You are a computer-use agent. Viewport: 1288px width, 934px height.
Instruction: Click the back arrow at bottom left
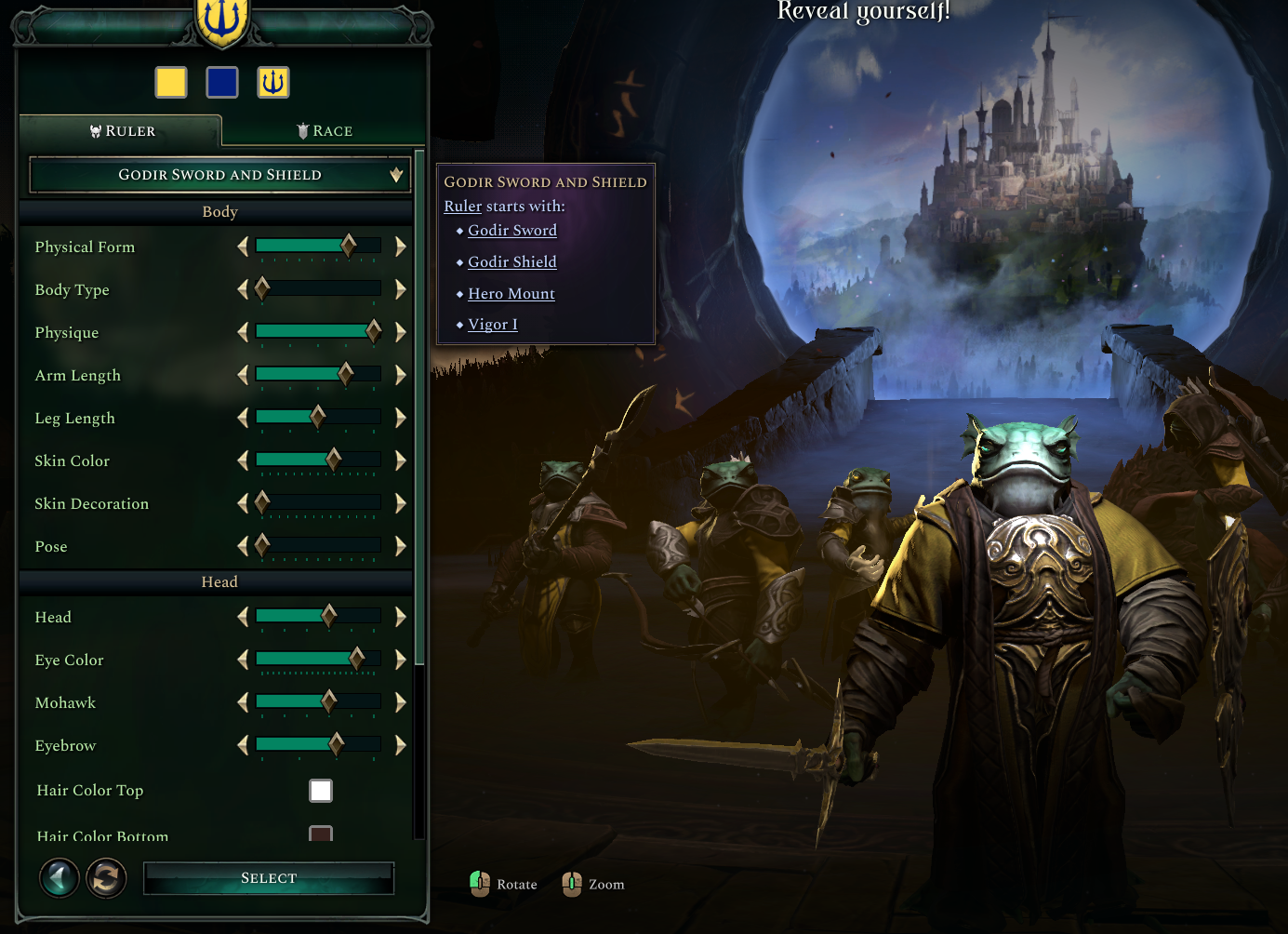click(x=59, y=877)
